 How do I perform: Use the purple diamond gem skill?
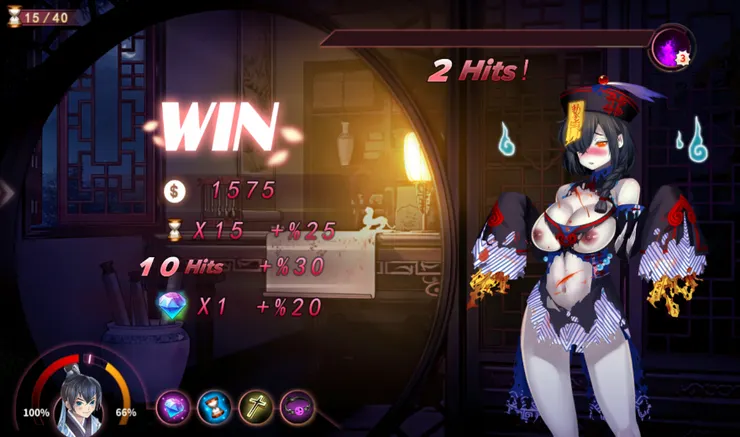point(173,408)
